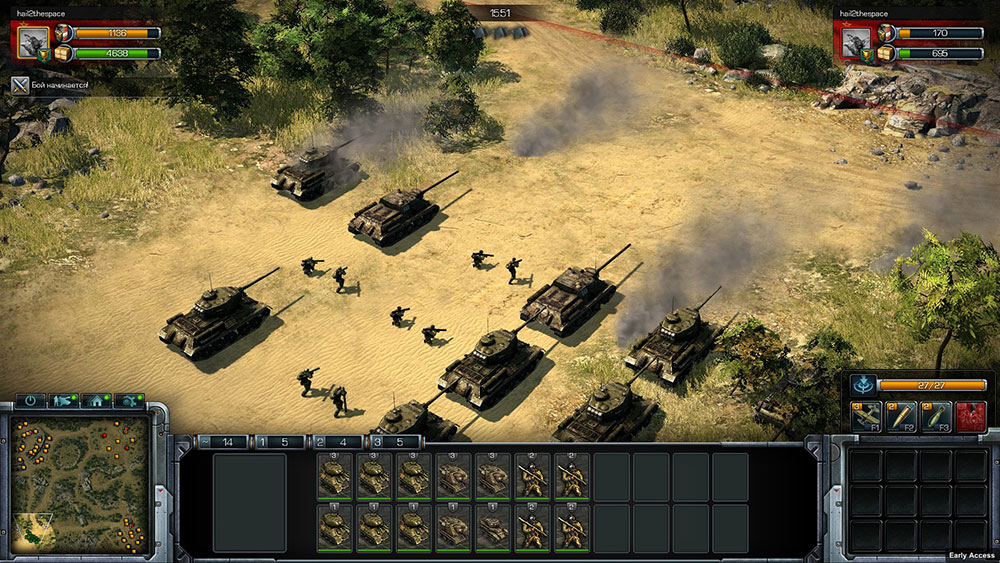Click the power button above the minimap

[31, 400]
